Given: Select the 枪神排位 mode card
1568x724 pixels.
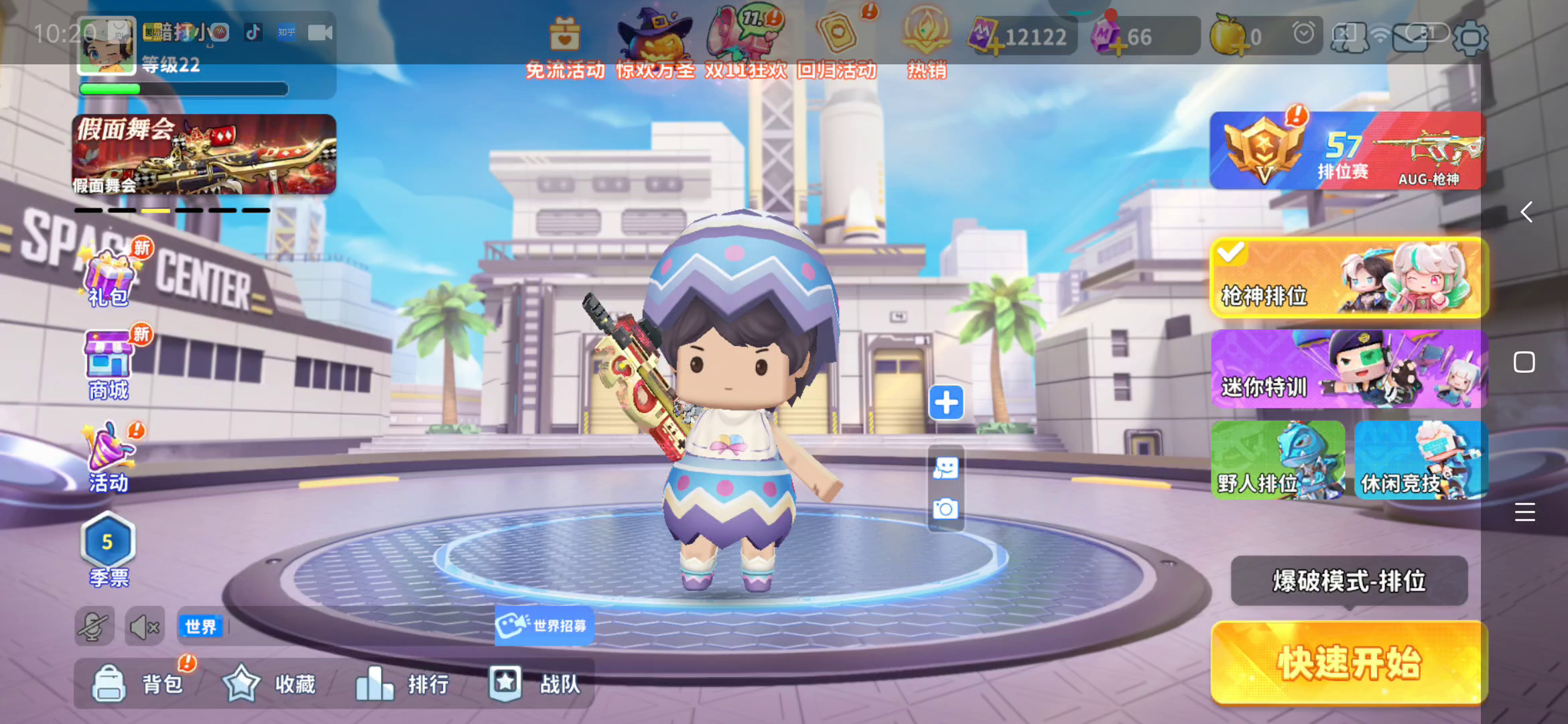Looking at the screenshot, I should pos(1348,278).
